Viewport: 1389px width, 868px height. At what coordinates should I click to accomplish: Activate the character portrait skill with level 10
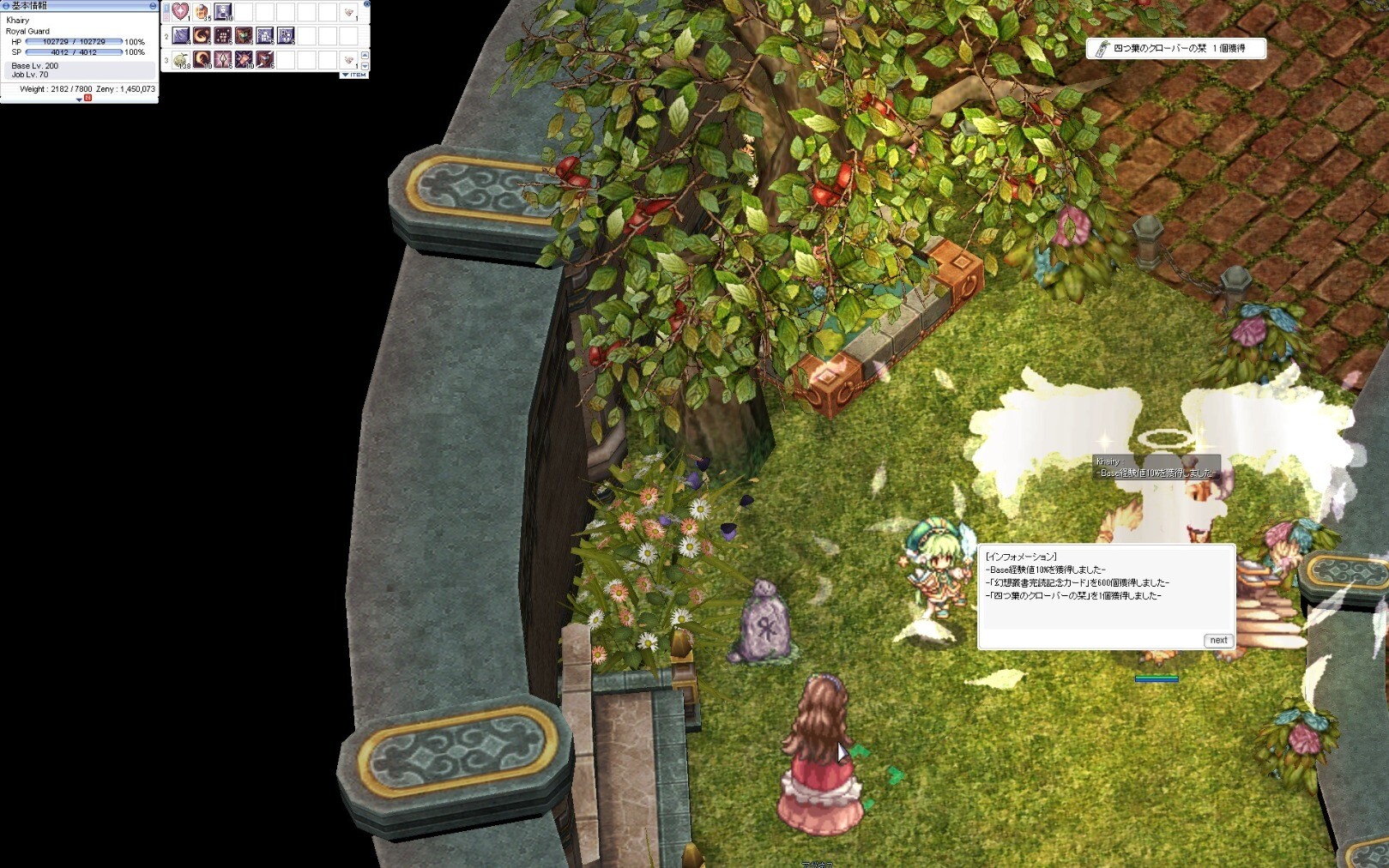point(222,11)
